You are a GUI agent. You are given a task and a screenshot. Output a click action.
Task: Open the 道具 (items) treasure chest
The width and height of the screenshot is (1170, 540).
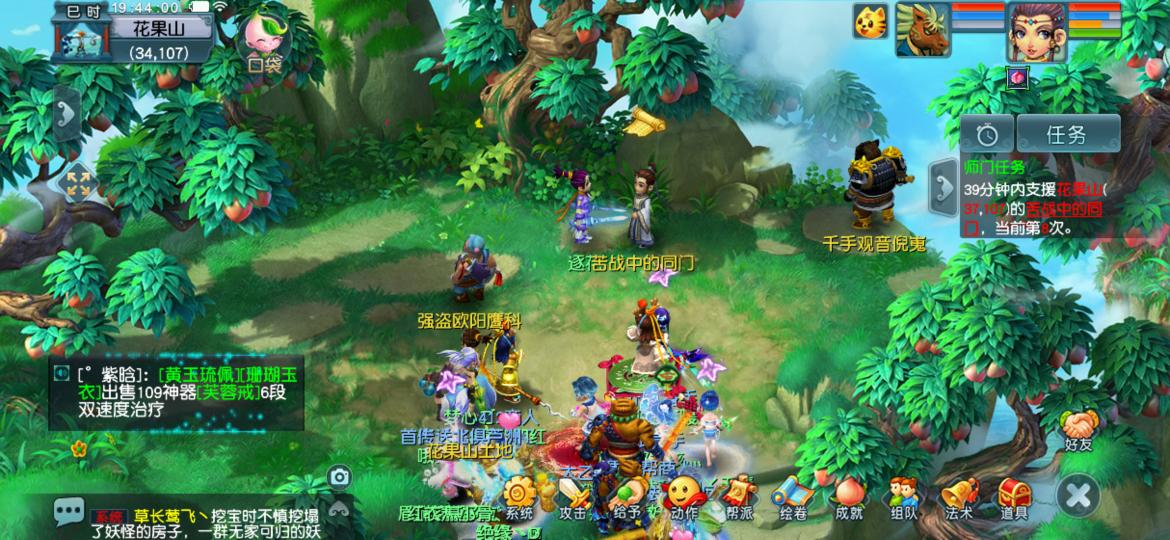tap(1013, 498)
